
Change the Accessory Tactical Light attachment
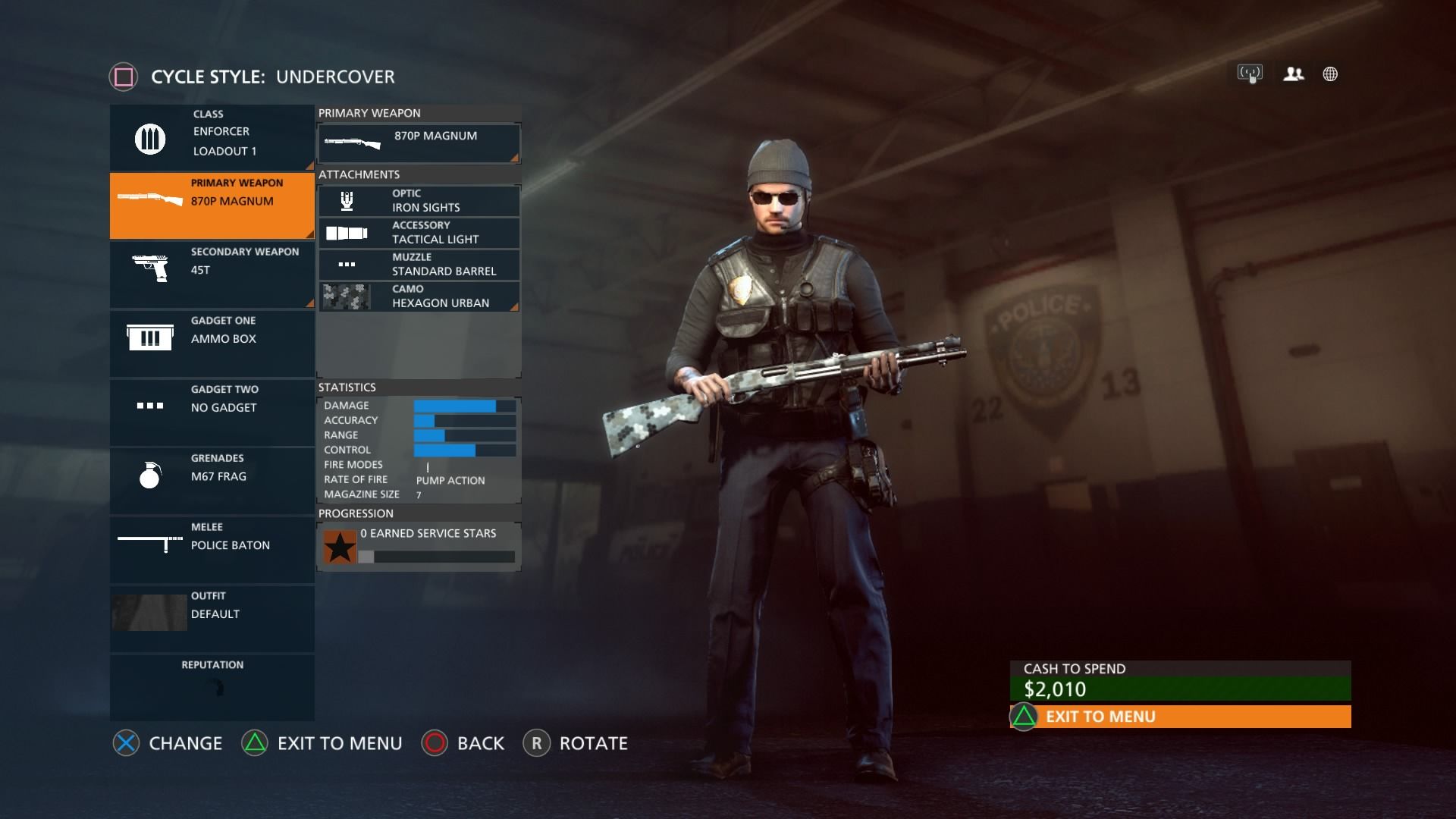click(x=419, y=233)
